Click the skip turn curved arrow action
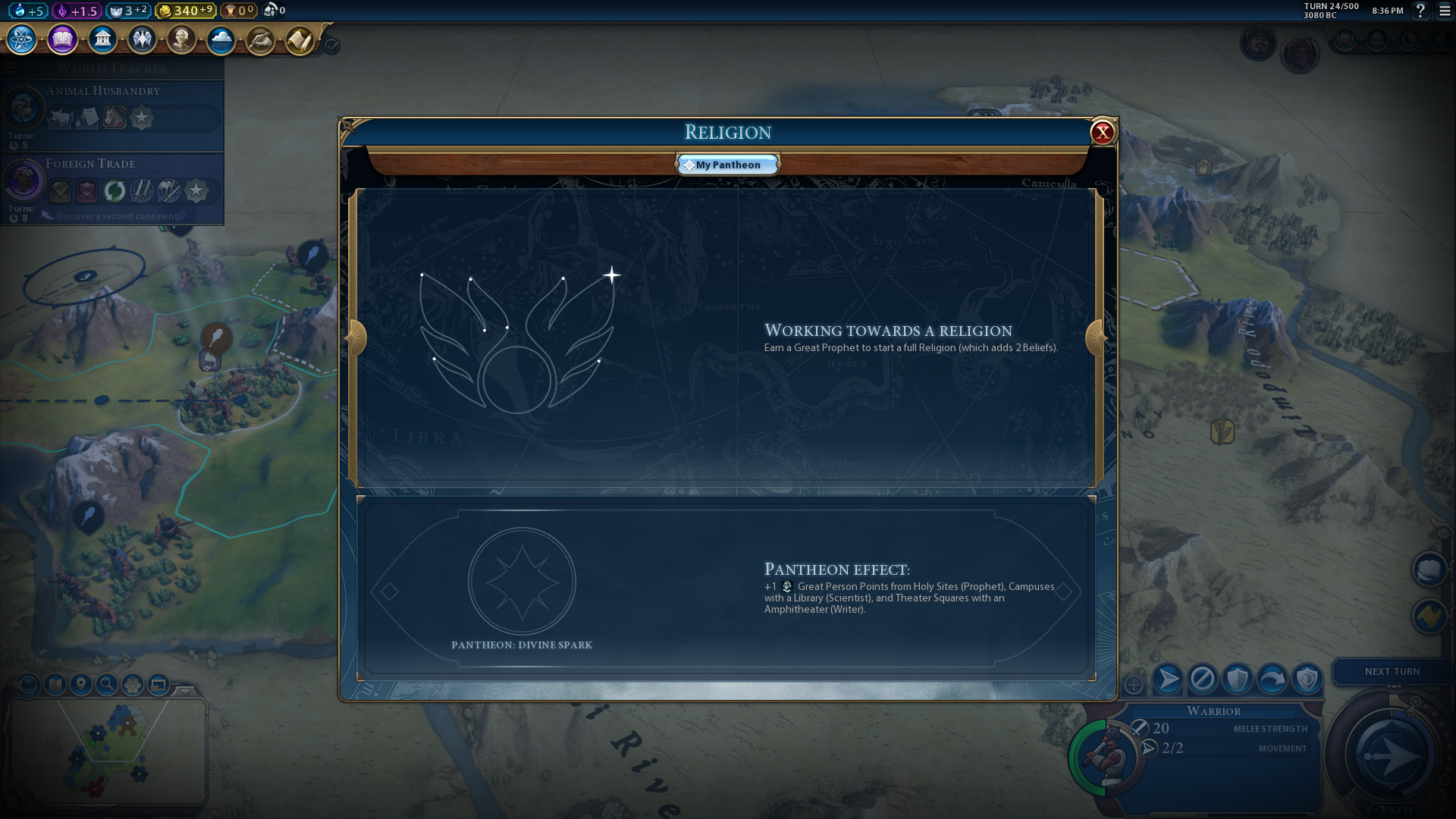 click(x=1272, y=679)
